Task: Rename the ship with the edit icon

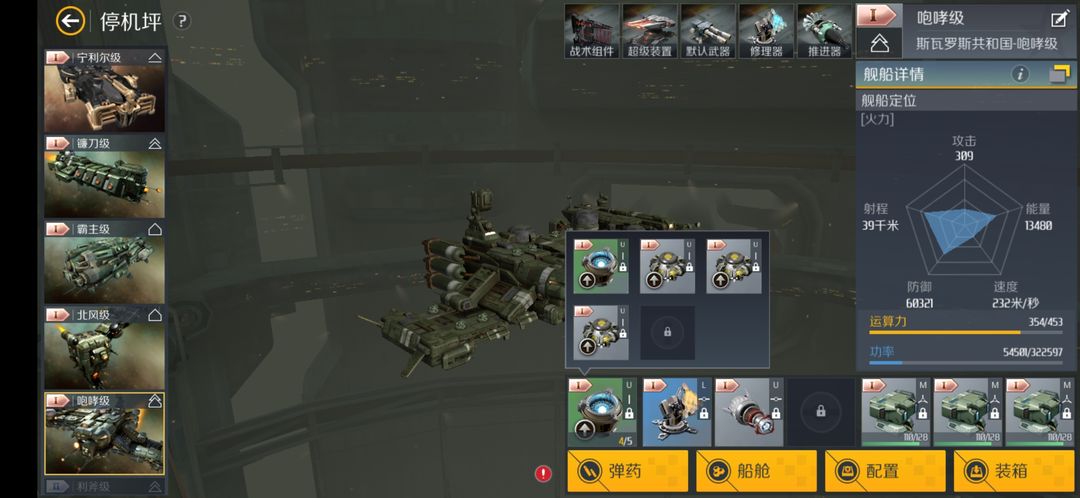Action: 1059,18
